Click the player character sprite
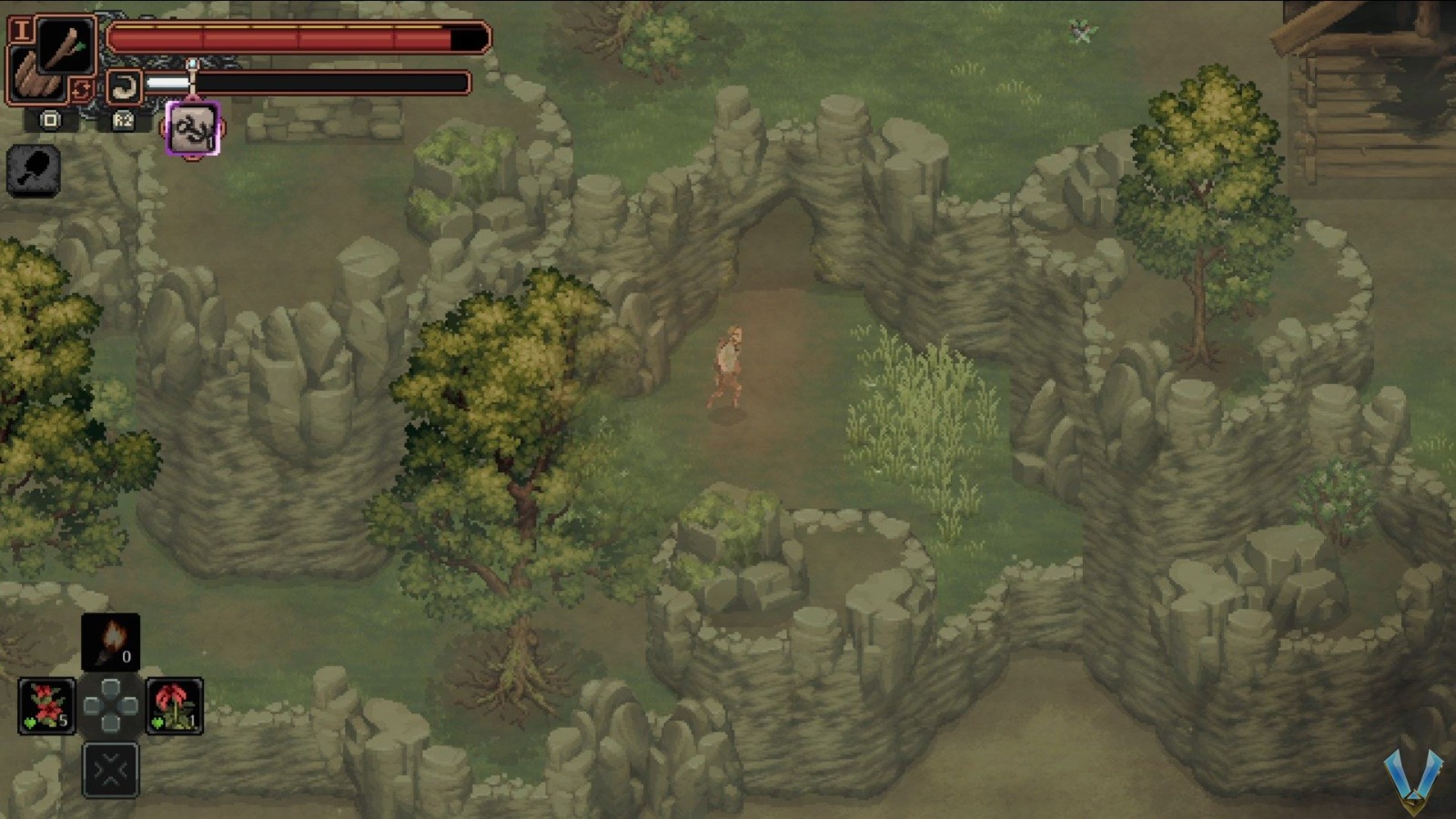Image resolution: width=1456 pixels, height=819 pixels. point(730,364)
